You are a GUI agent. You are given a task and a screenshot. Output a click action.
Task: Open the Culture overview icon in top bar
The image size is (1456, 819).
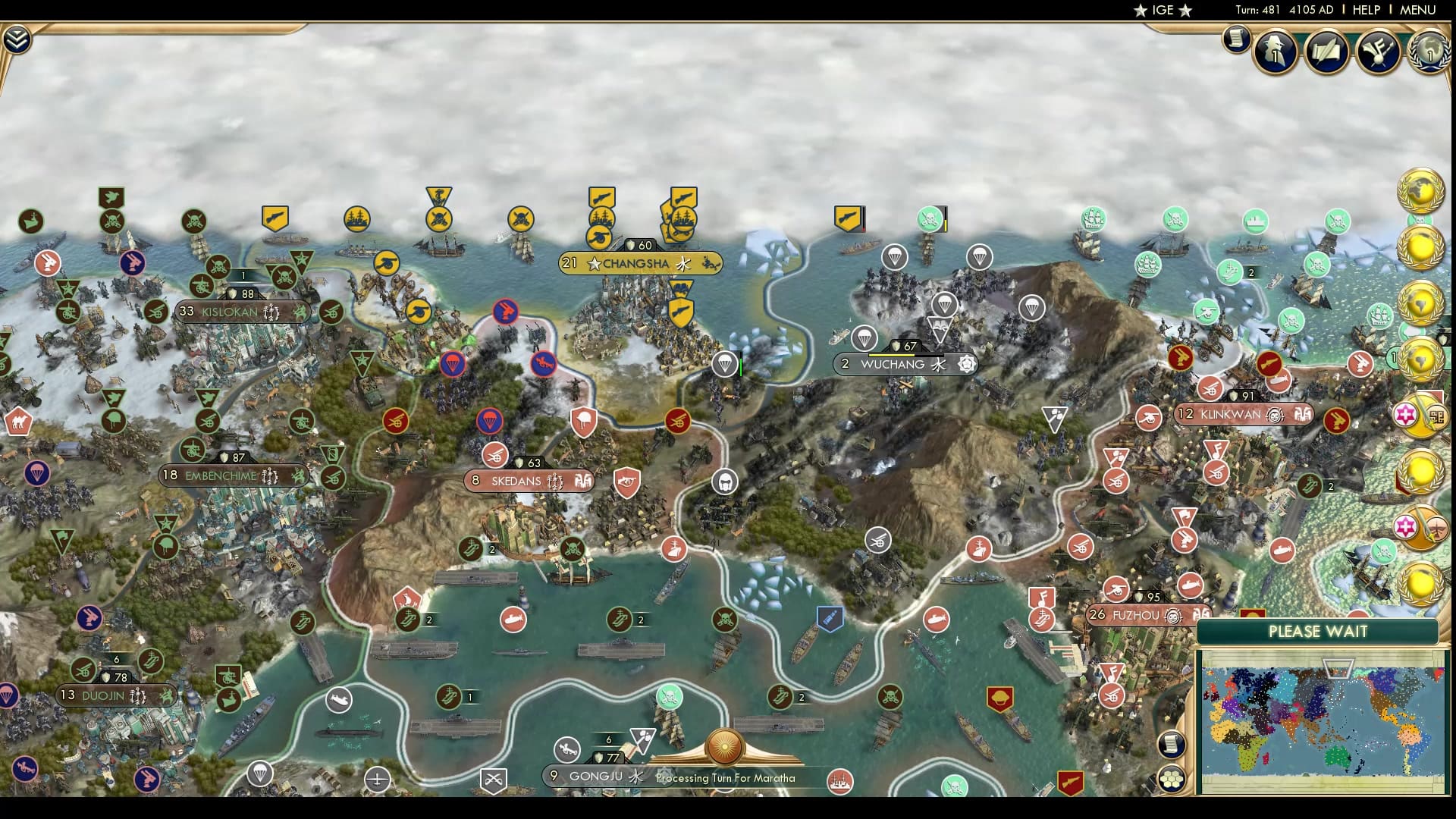[x=1379, y=52]
